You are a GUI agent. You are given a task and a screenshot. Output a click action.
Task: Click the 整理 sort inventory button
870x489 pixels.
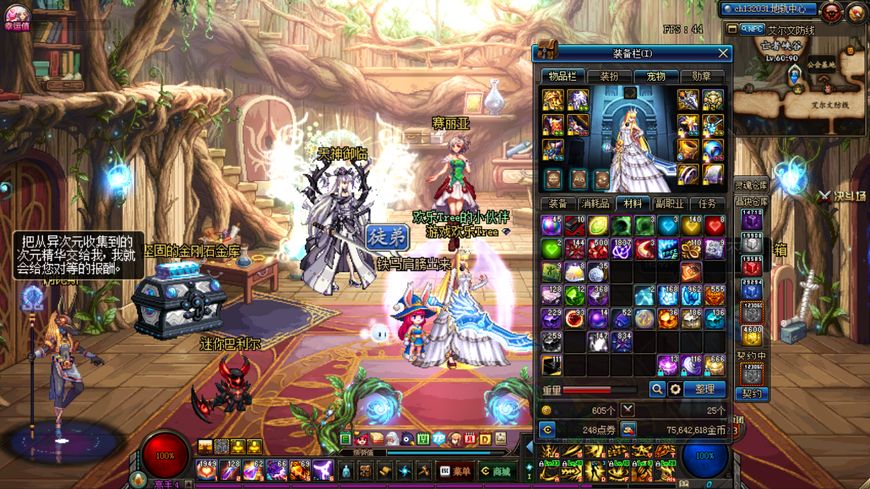coord(704,389)
